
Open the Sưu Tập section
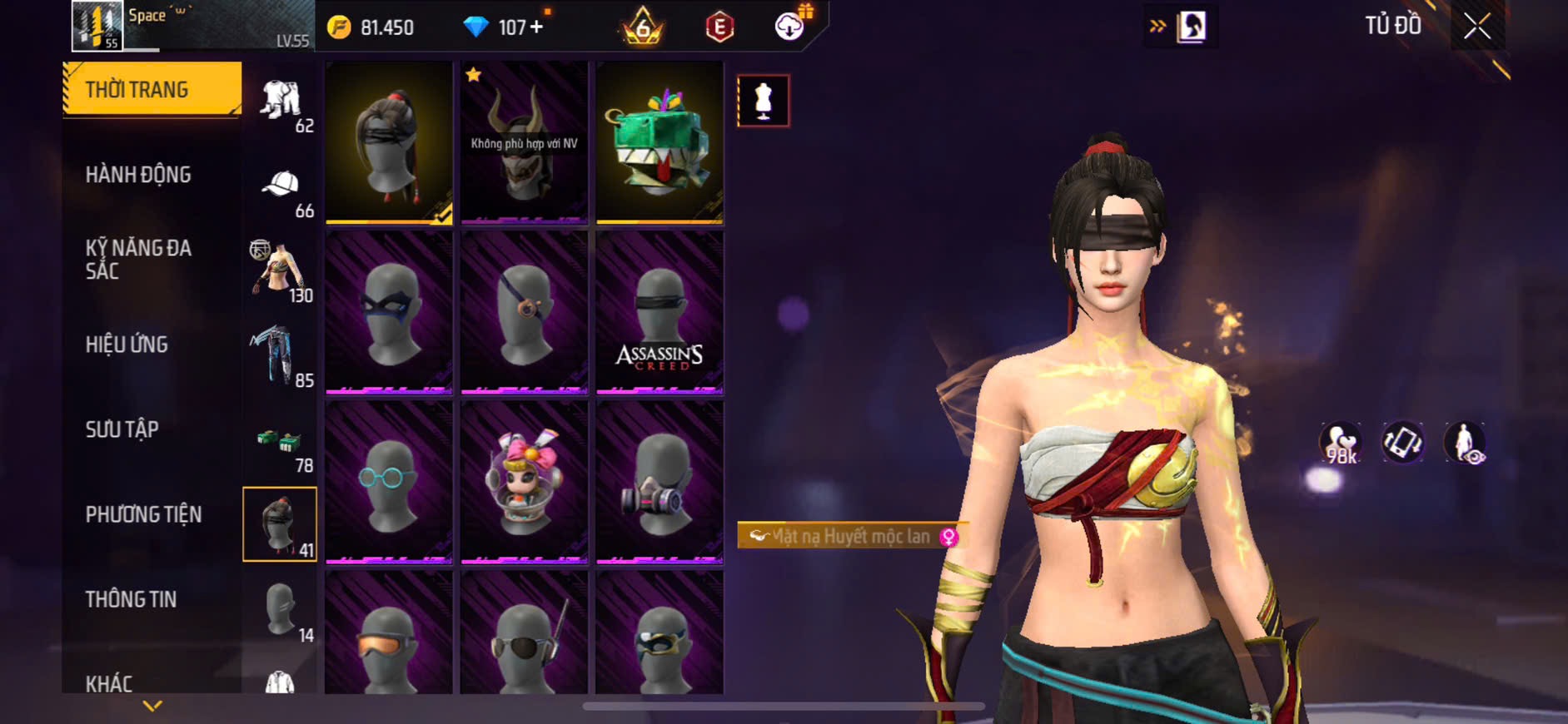122,429
